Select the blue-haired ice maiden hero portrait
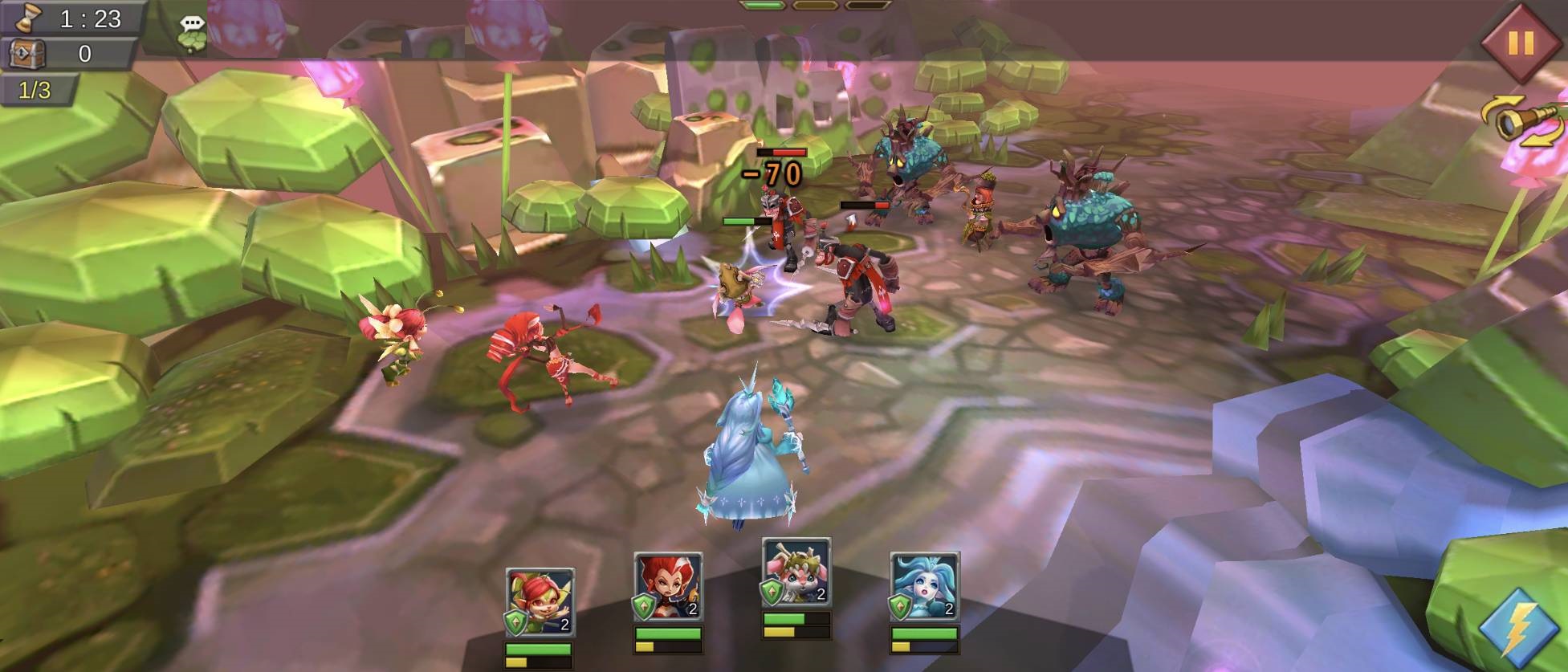 point(924,587)
